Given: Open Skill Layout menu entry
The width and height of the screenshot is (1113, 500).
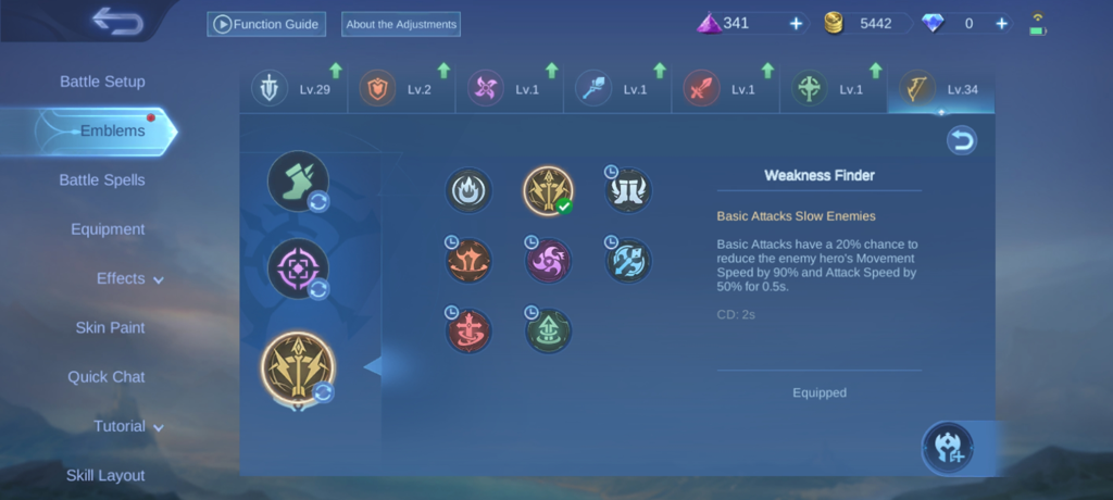Looking at the screenshot, I should (x=105, y=476).
